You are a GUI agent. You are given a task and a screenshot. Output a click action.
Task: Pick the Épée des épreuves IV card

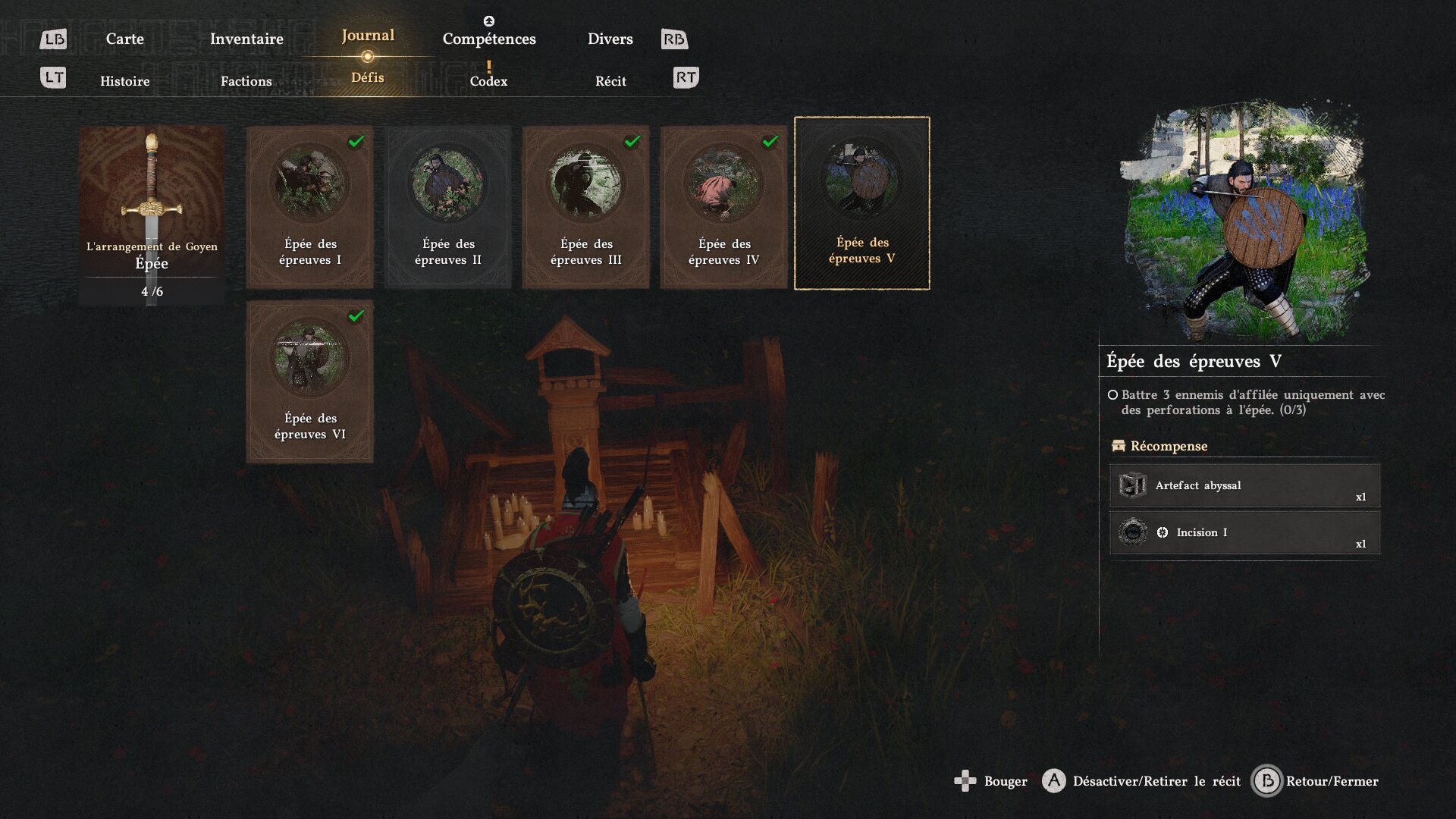point(724,206)
